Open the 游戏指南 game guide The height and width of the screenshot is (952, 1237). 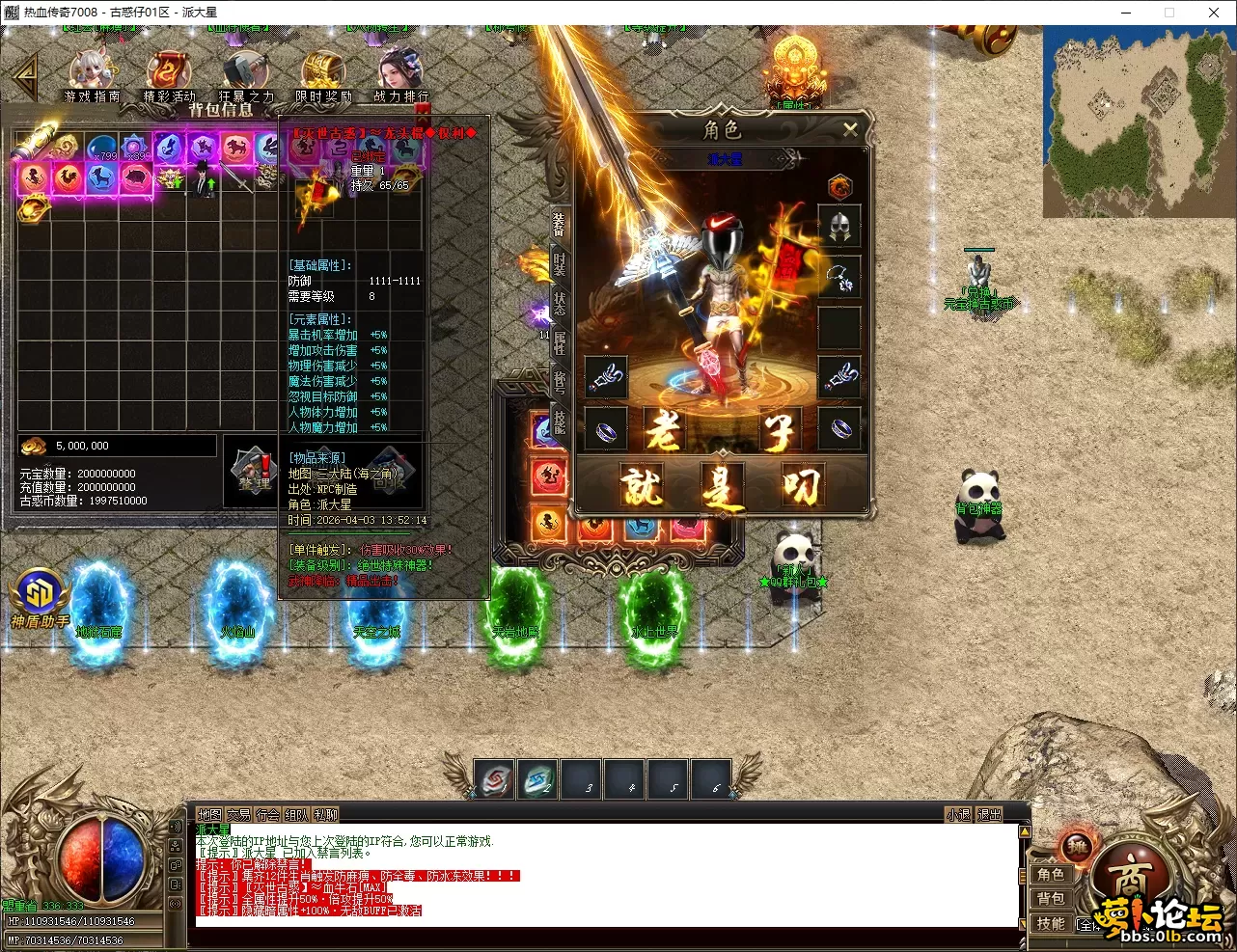click(92, 75)
